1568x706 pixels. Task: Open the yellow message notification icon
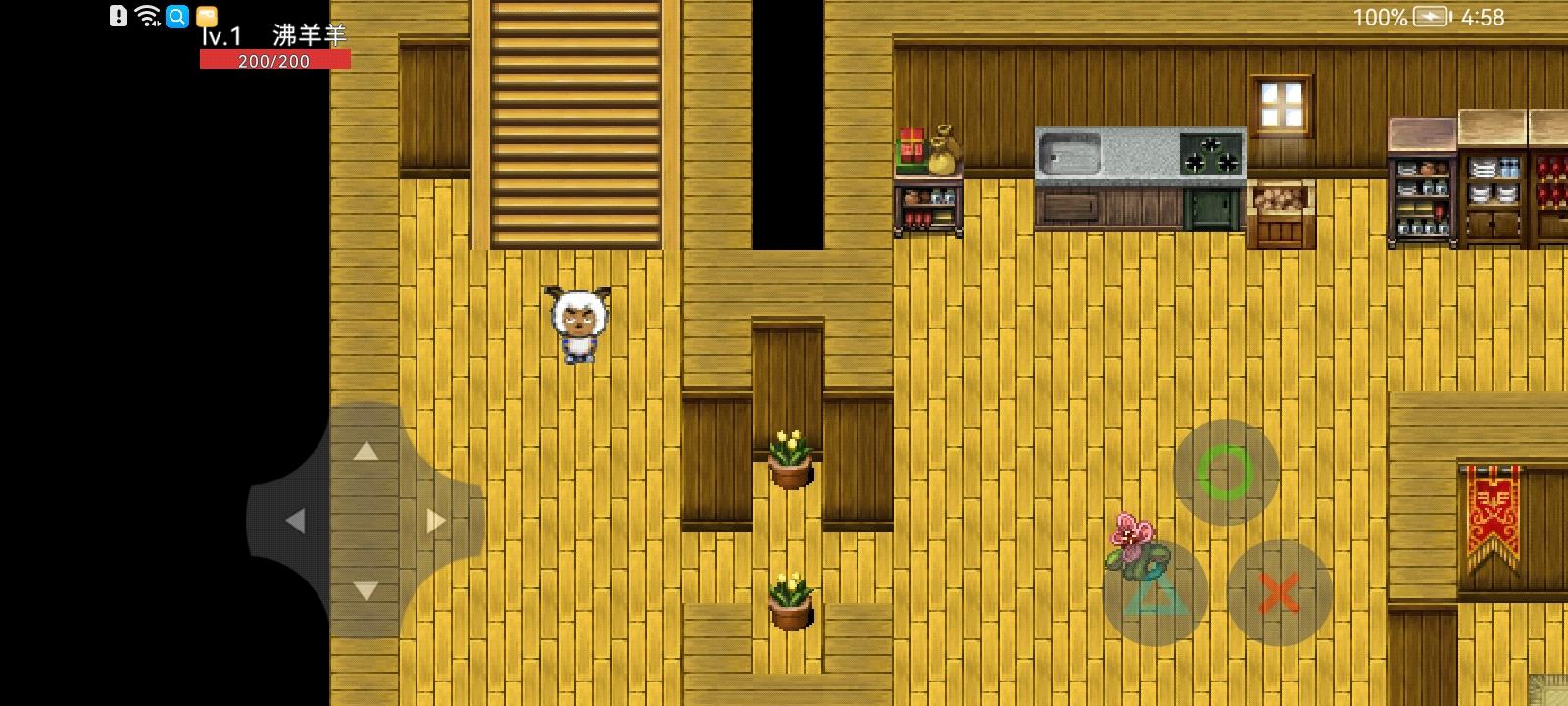point(206,16)
